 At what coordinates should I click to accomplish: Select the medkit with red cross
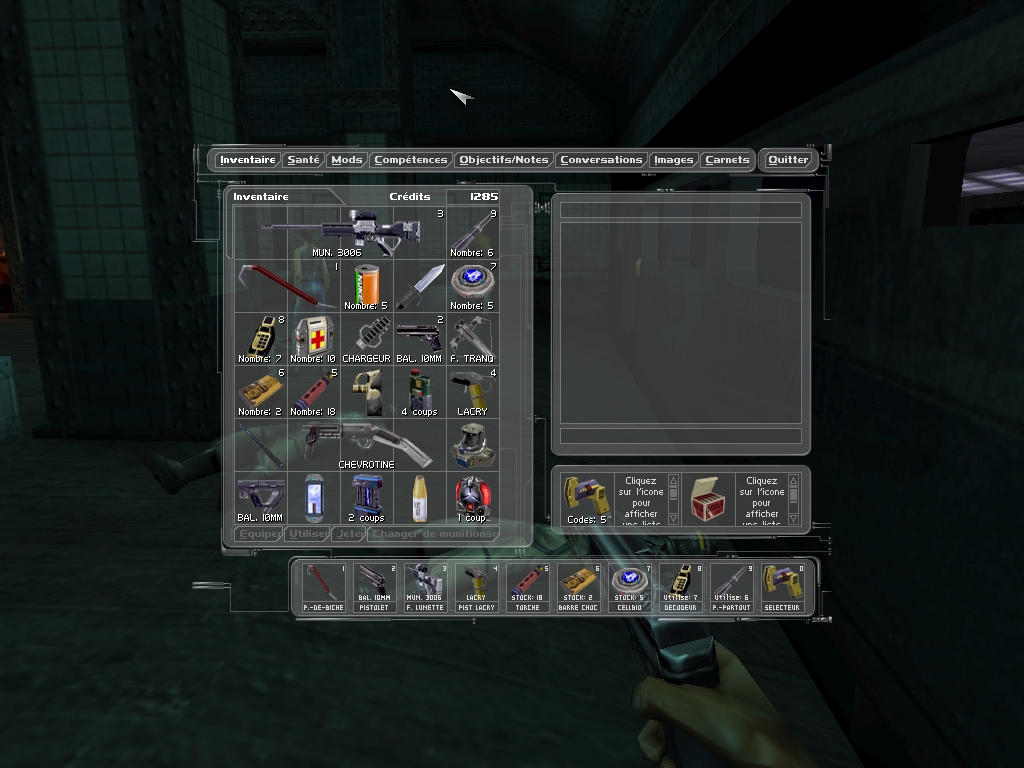pyautogui.click(x=313, y=338)
